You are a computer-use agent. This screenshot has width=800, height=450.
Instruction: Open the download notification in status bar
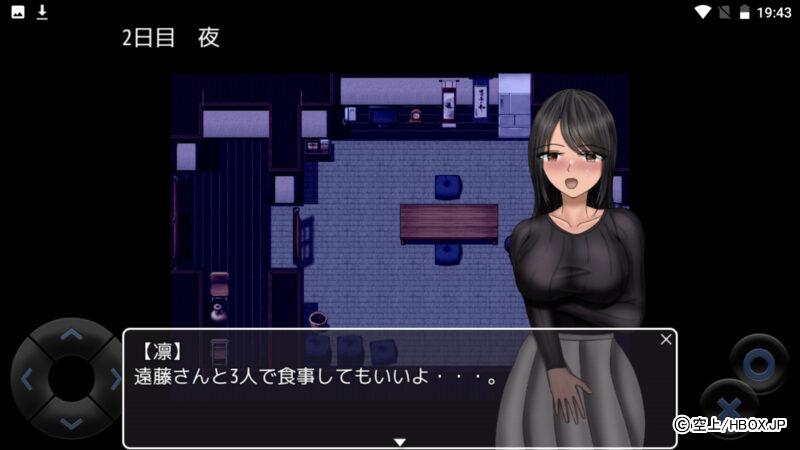[42, 12]
